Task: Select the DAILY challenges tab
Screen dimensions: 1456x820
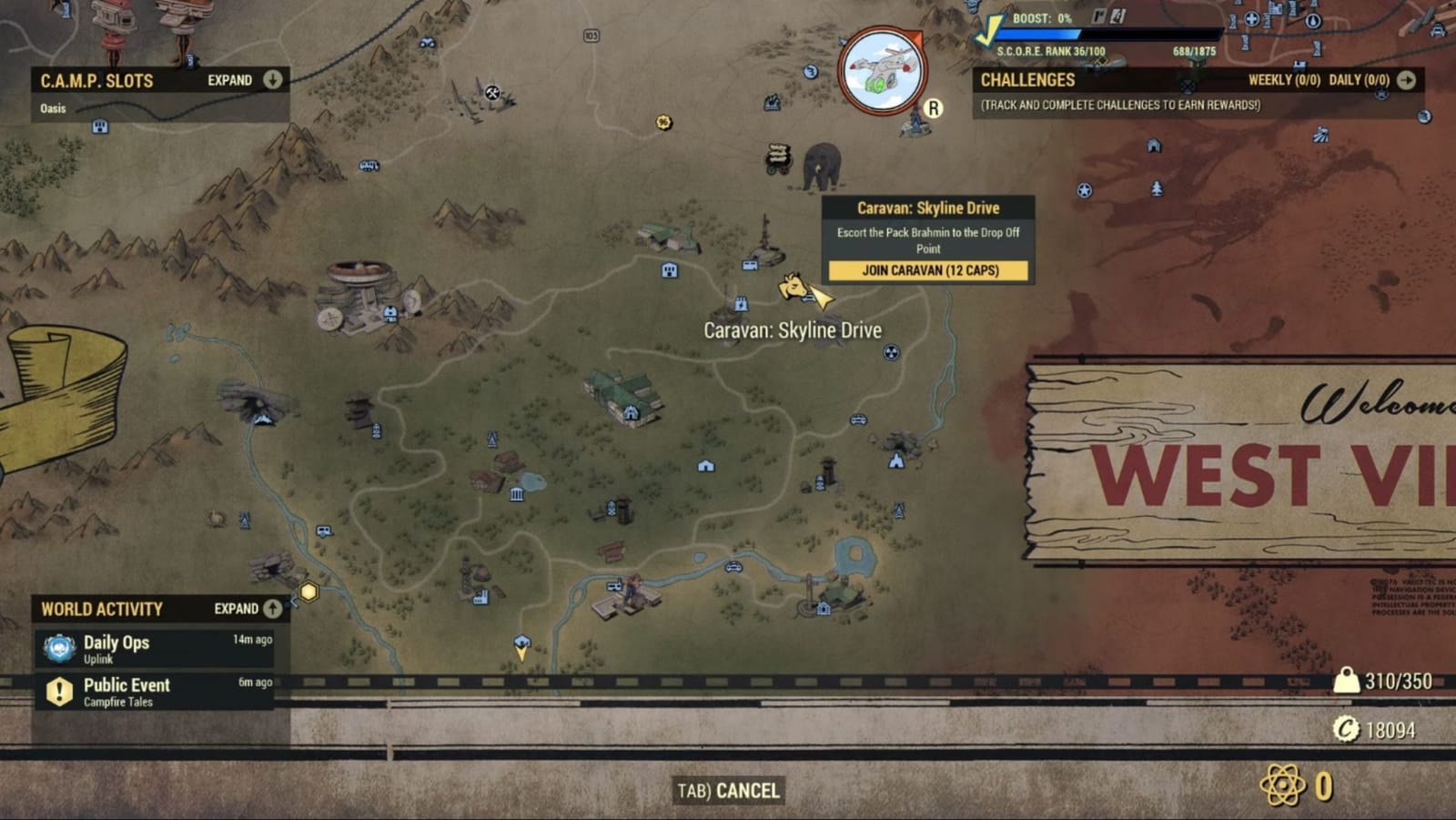Action: [x=1360, y=80]
